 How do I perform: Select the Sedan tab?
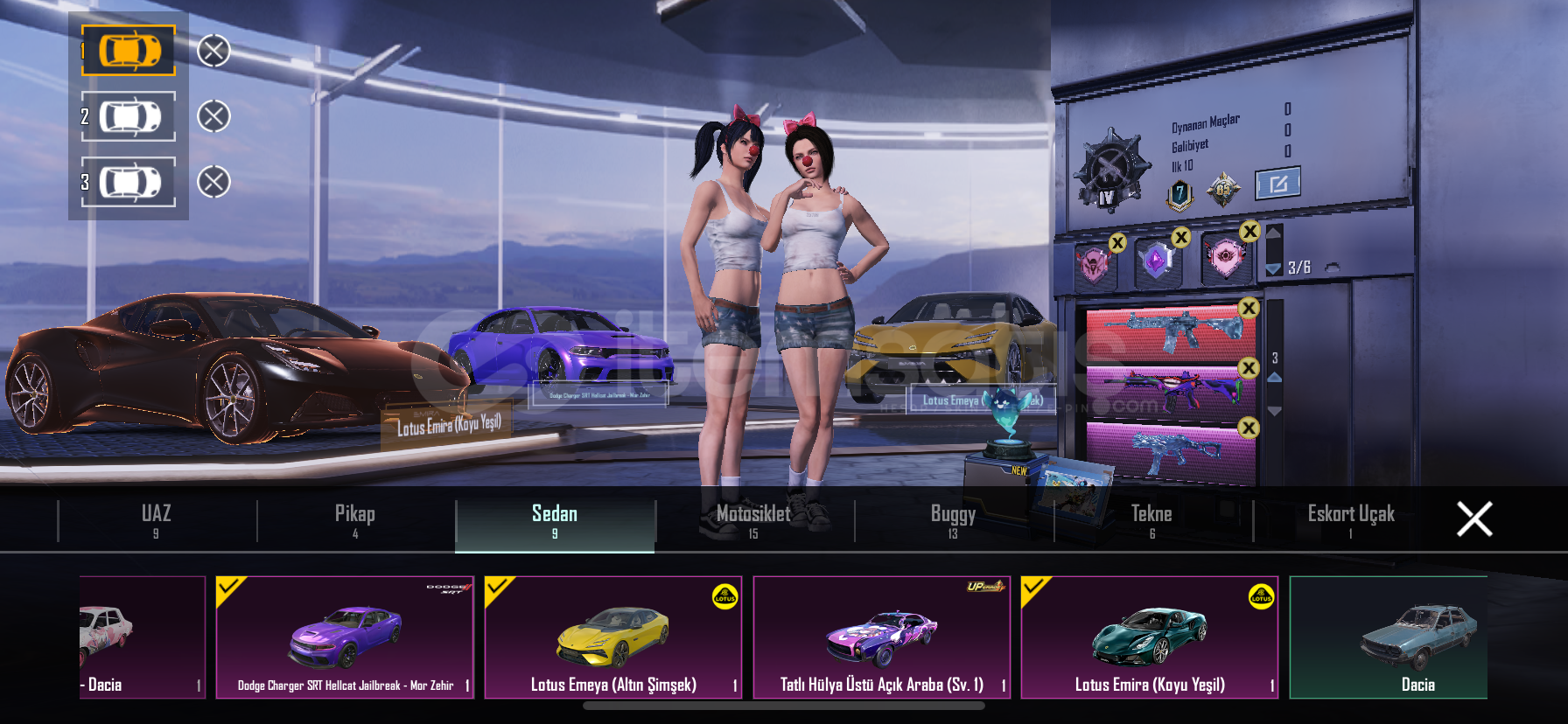(x=555, y=520)
